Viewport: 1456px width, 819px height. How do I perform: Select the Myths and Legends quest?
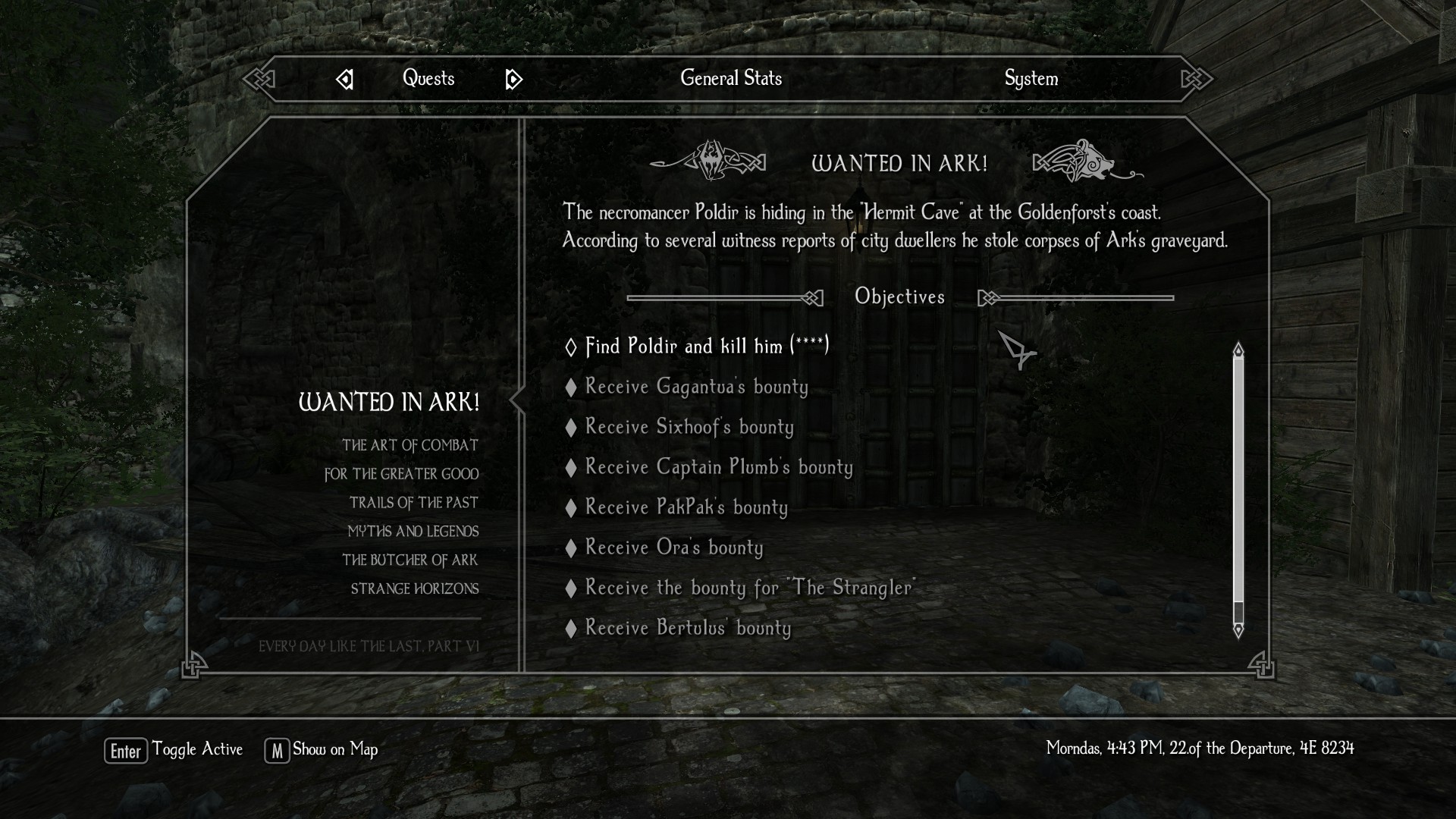(413, 532)
